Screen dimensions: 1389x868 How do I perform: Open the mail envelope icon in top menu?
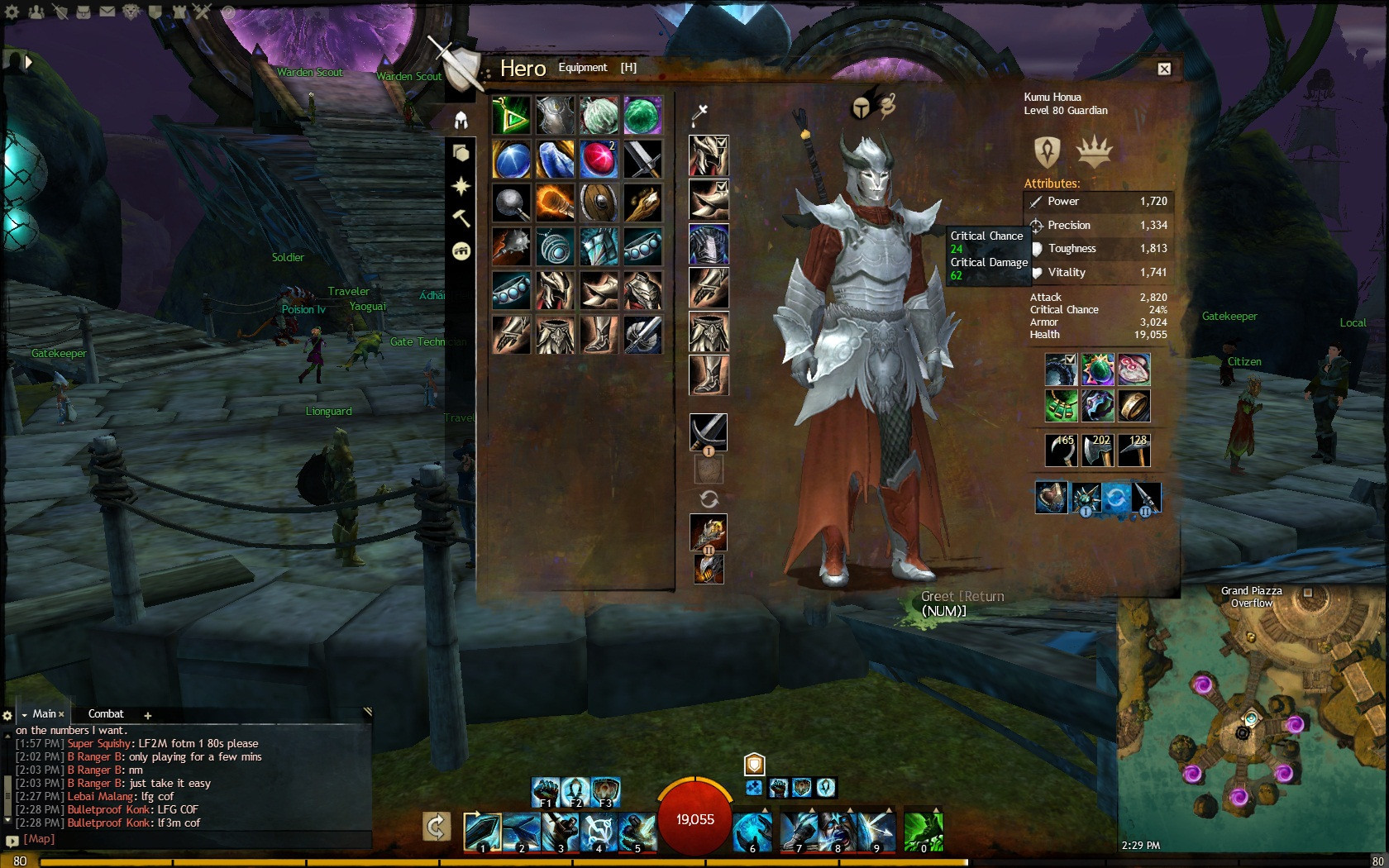coord(107,12)
